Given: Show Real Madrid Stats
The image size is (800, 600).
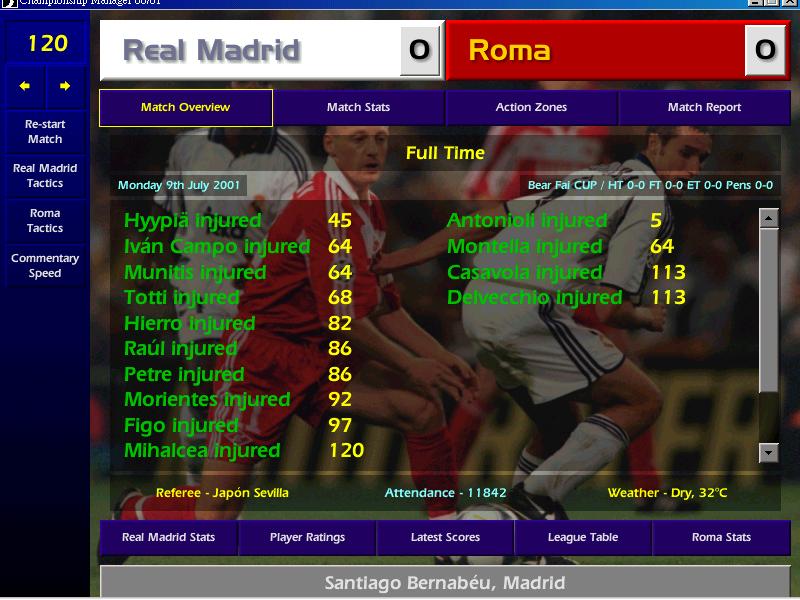Looking at the screenshot, I should pyautogui.click(x=168, y=538).
